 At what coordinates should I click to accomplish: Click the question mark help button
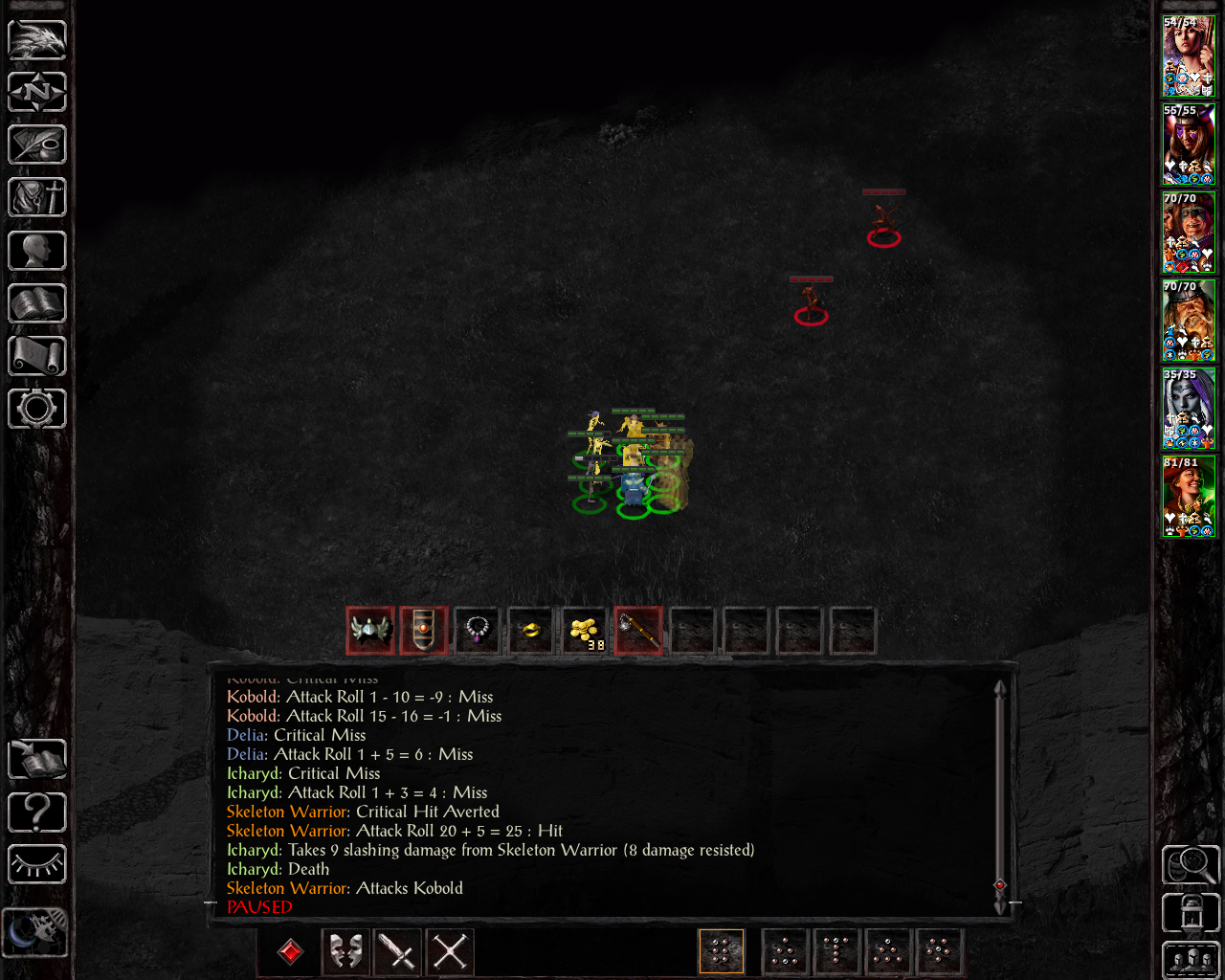[37, 813]
